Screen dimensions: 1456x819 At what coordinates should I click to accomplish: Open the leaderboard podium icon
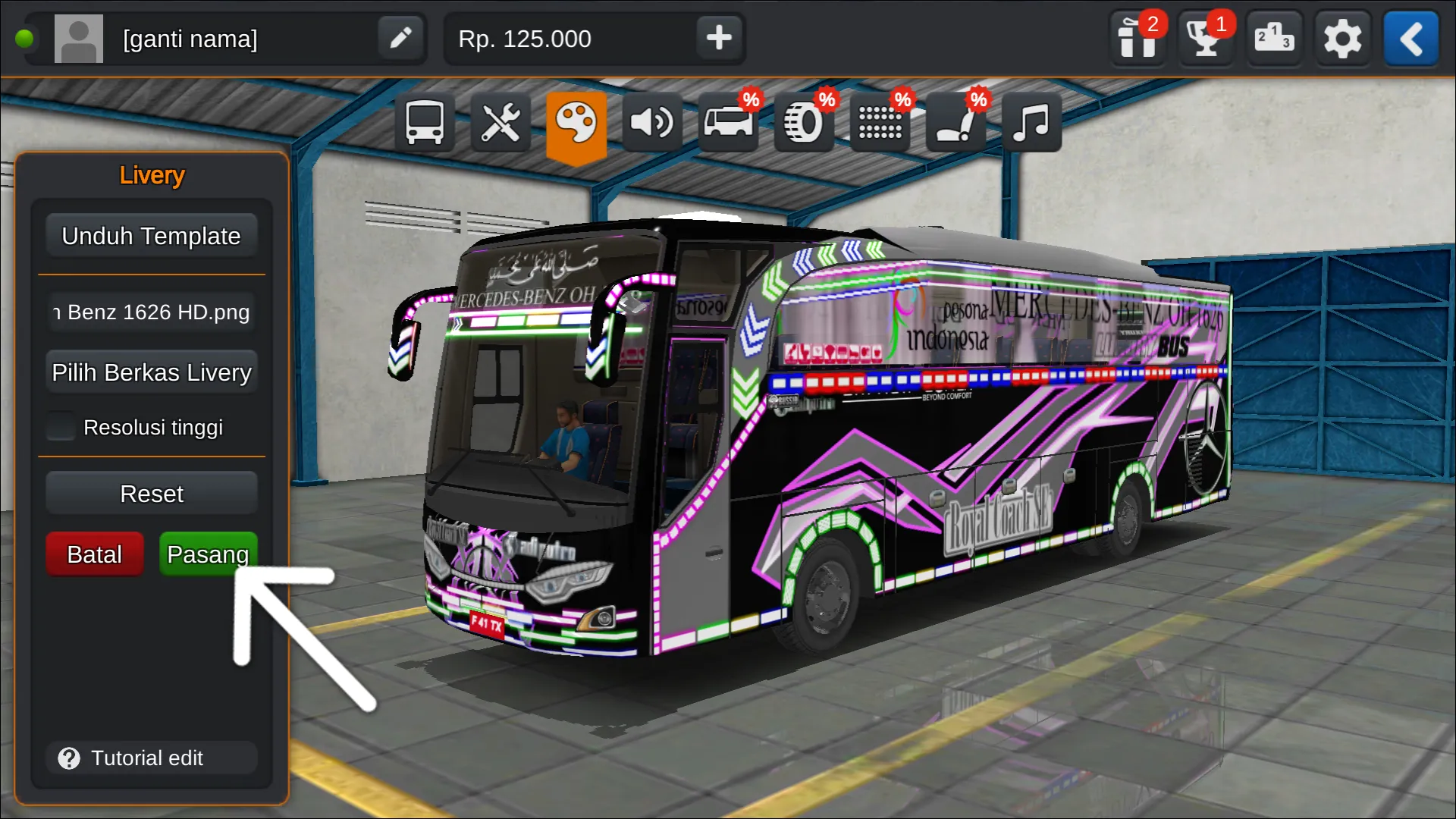1273,38
